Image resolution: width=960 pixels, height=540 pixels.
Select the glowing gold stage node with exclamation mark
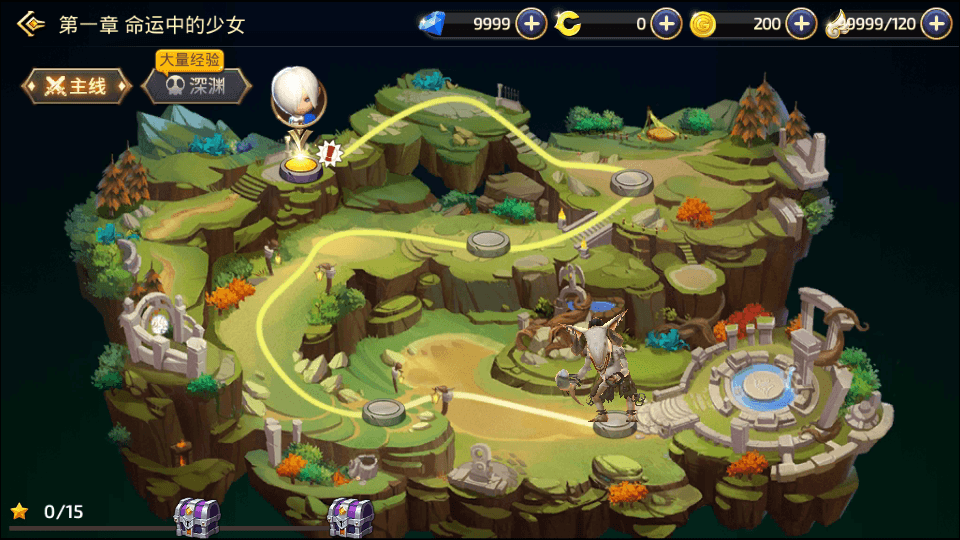(300, 165)
